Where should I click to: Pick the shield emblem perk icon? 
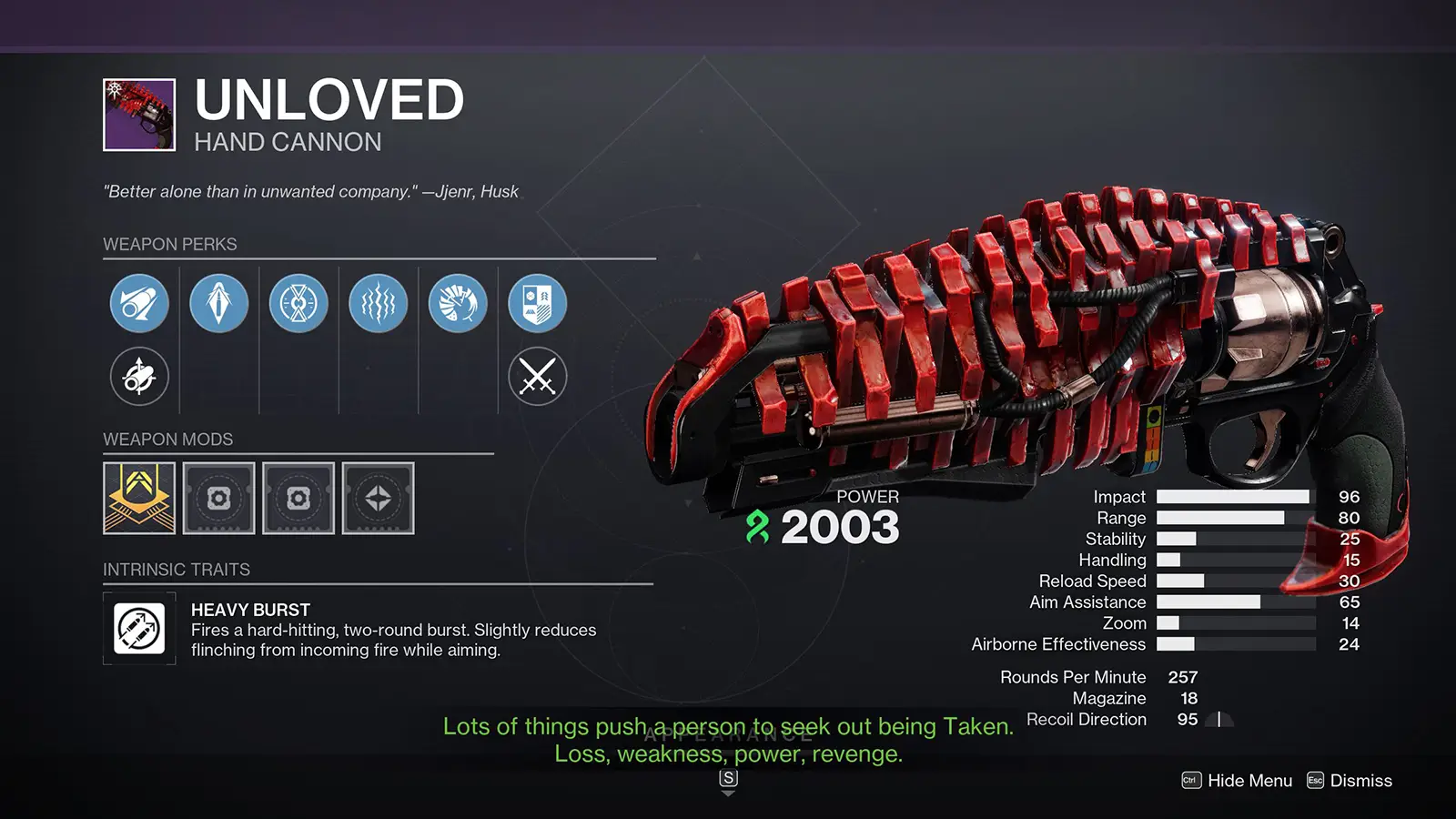(x=537, y=303)
